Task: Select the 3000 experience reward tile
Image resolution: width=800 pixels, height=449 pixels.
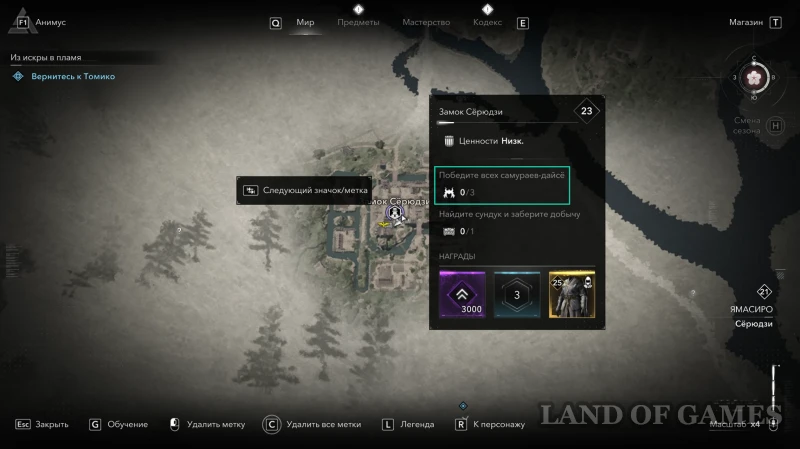Action: pyautogui.click(x=461, y=294)
